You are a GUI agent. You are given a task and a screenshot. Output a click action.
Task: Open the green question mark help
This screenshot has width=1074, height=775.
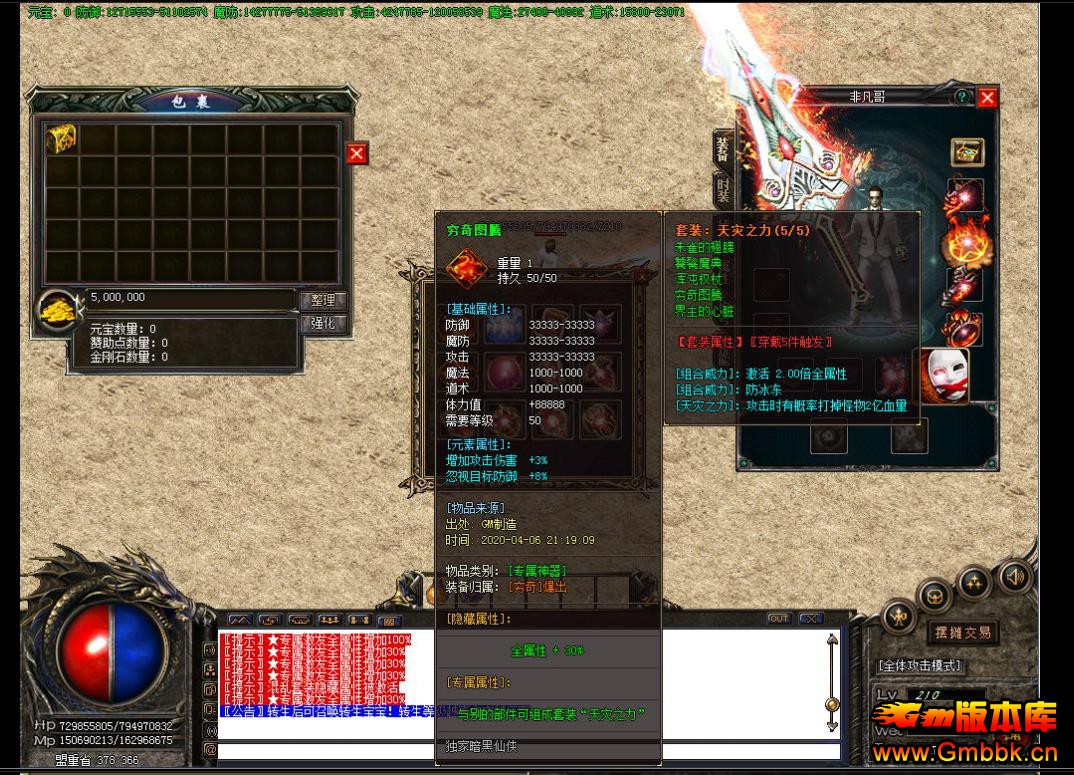[x=961, y=97]
